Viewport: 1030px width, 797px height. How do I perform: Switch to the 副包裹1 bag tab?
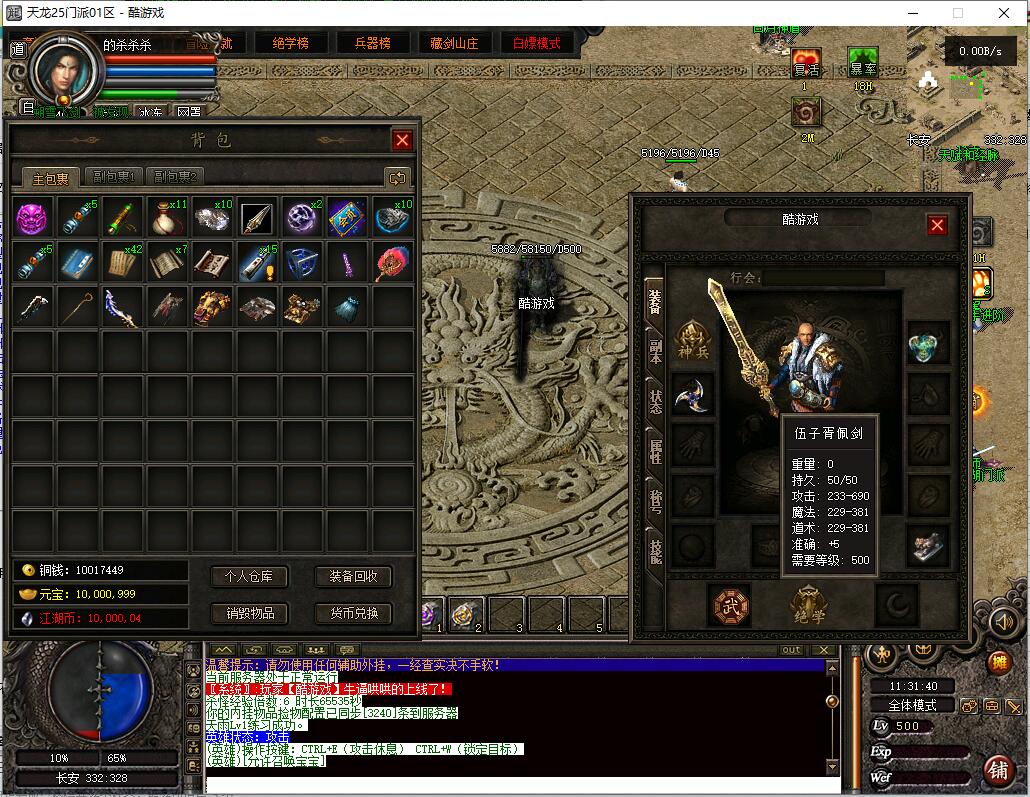112,178
